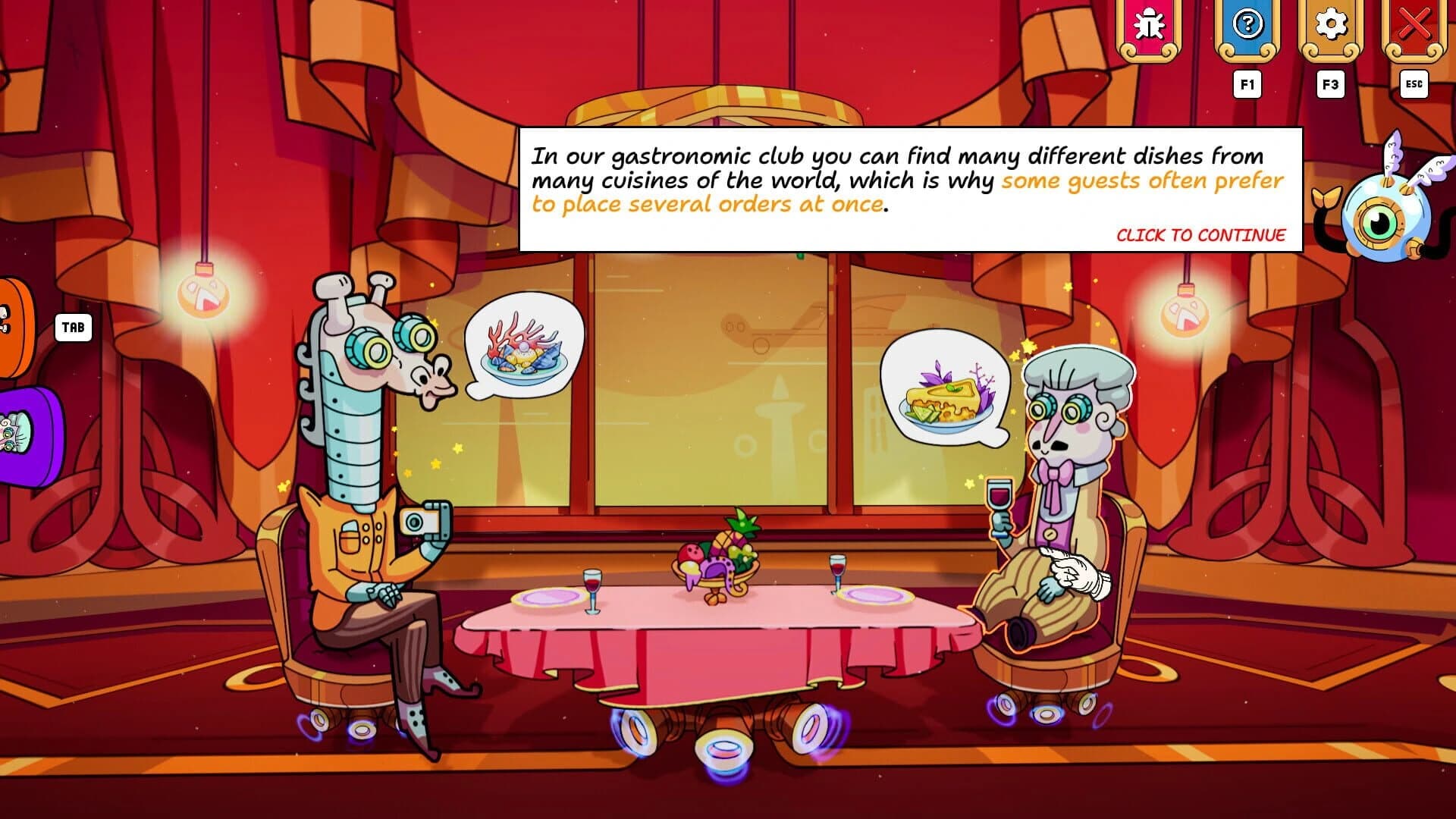Viewport: 1456px width, 819px height.
Task: Click the F3 key hint icon
Action: (1332, 85)
